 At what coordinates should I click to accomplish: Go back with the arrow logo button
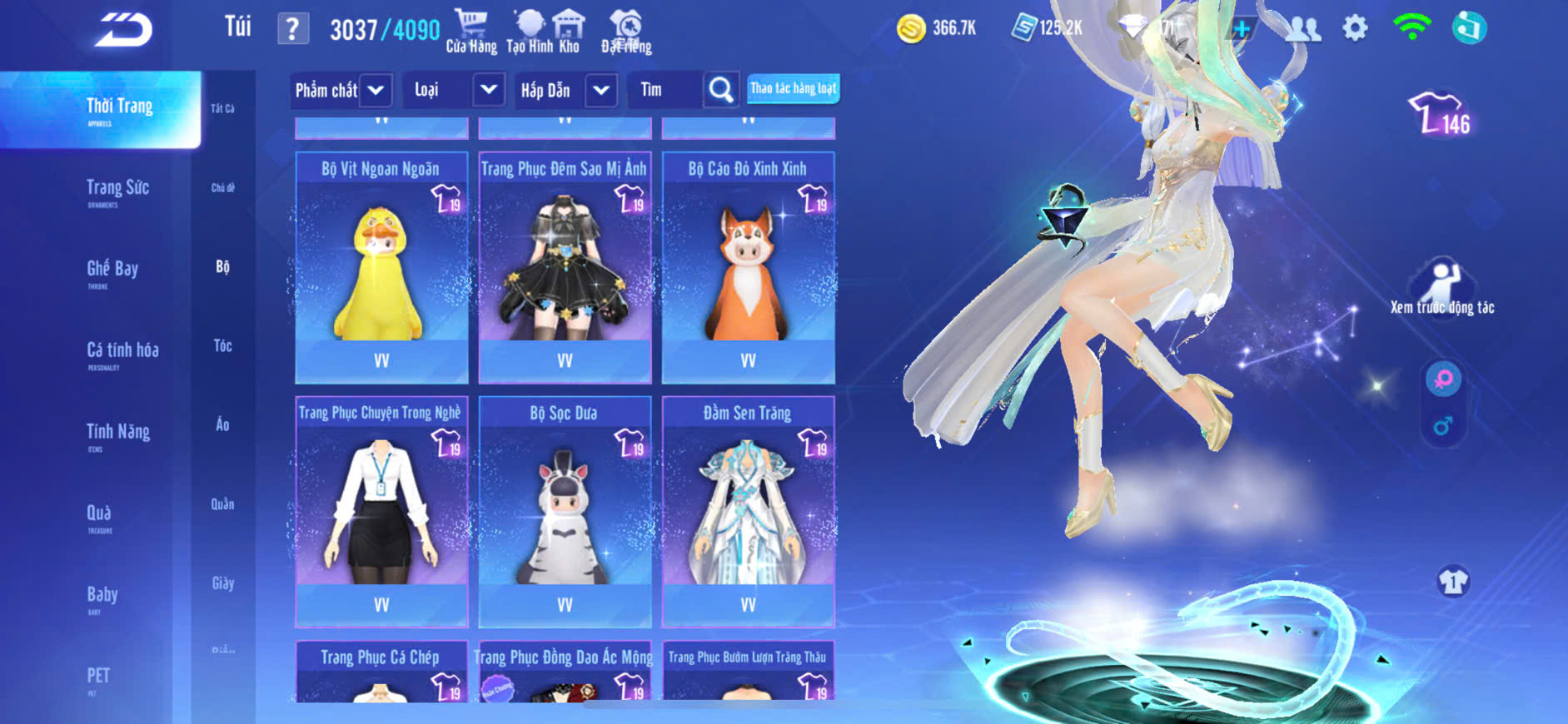coord(123,30)
